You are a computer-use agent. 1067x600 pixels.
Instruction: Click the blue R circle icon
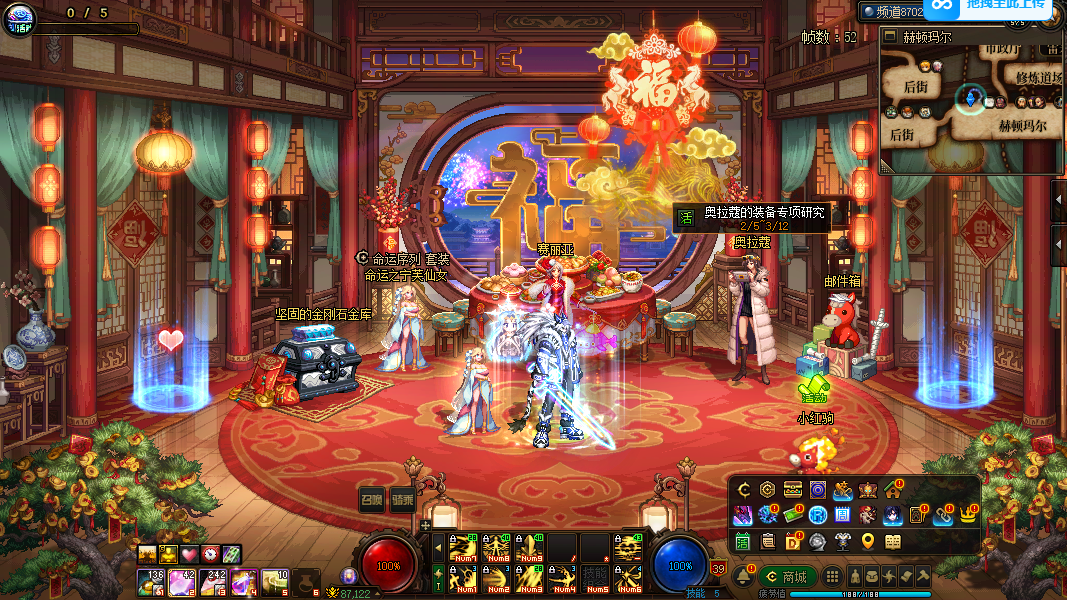tap(817, 515)
